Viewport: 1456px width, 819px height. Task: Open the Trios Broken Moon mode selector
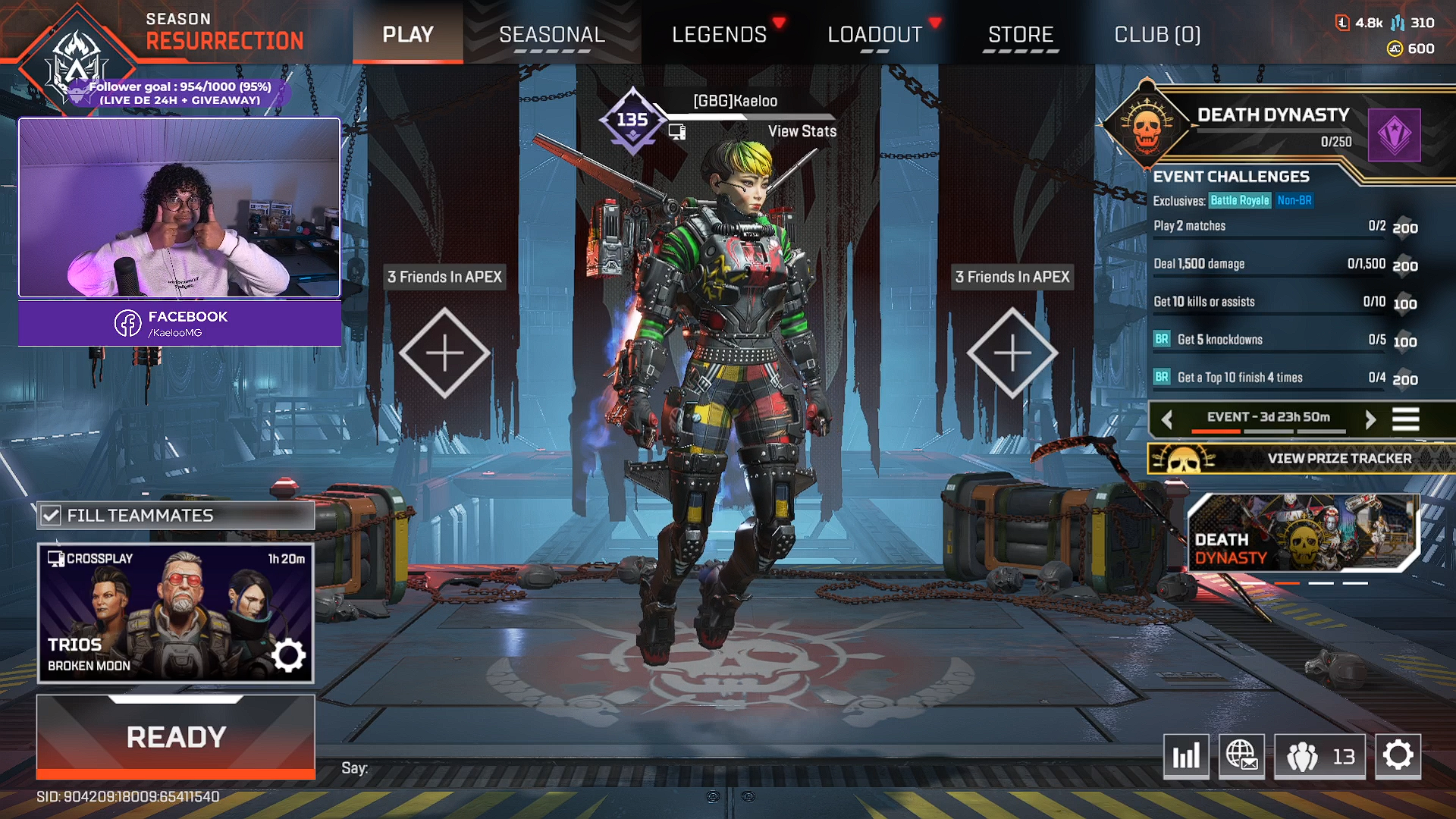176,613
